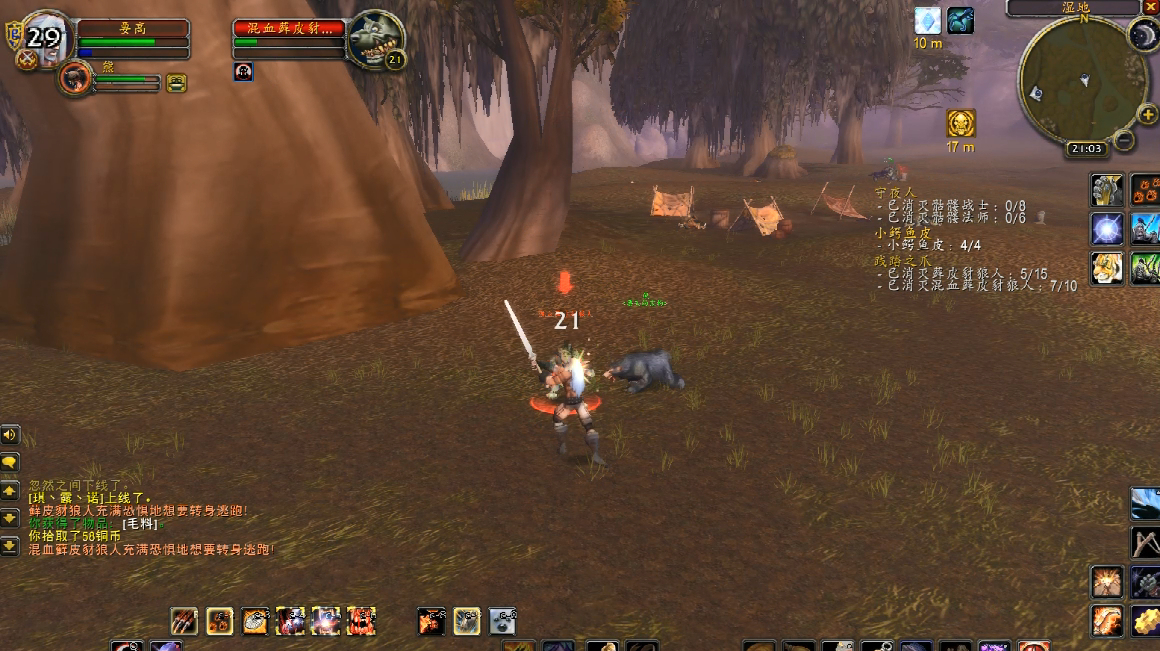Close the minimap with the red X

point(1149,7)
